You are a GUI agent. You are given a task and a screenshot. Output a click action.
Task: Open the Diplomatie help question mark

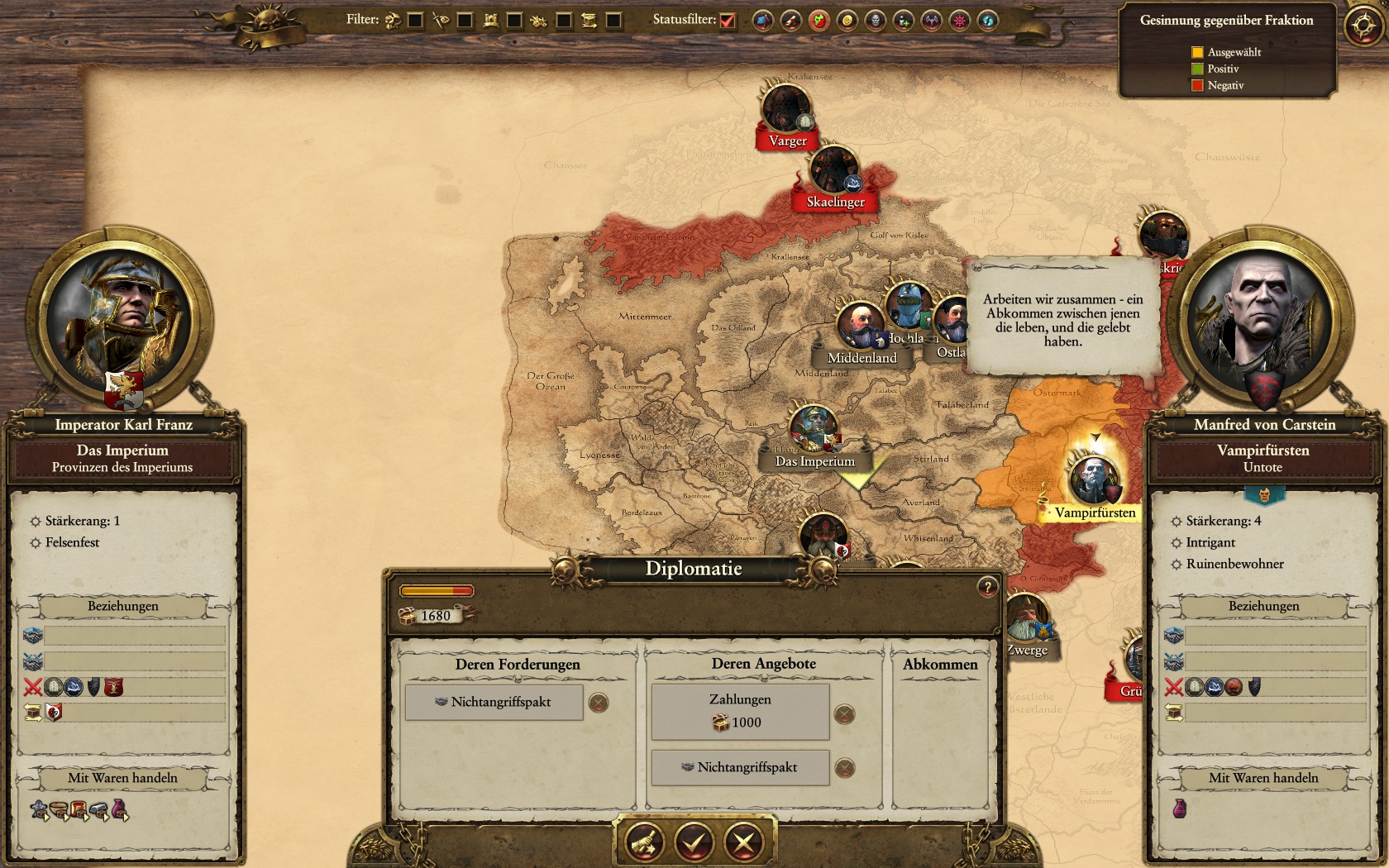point(987,587)
